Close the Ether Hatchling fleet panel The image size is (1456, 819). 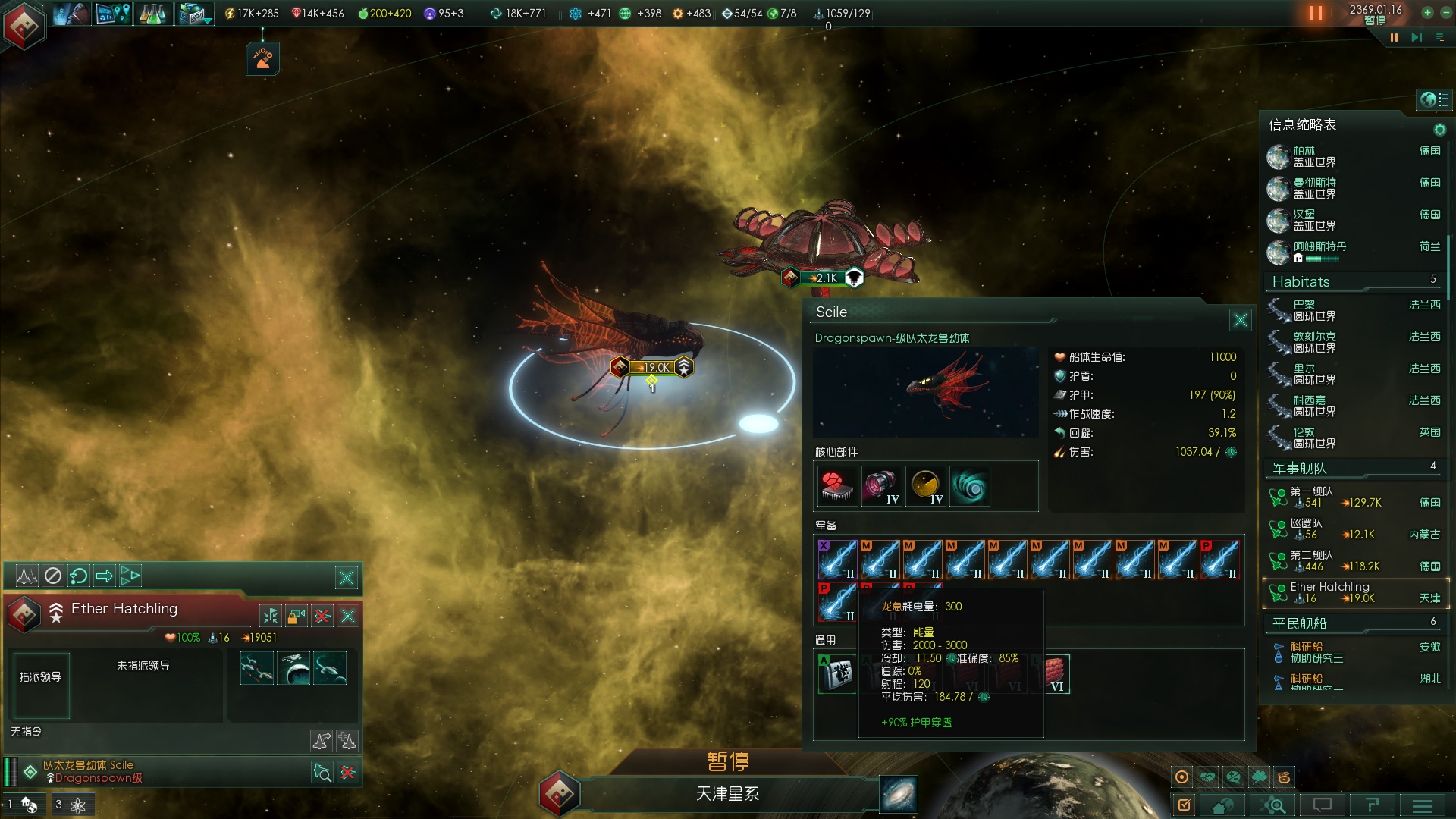point(348,616)
